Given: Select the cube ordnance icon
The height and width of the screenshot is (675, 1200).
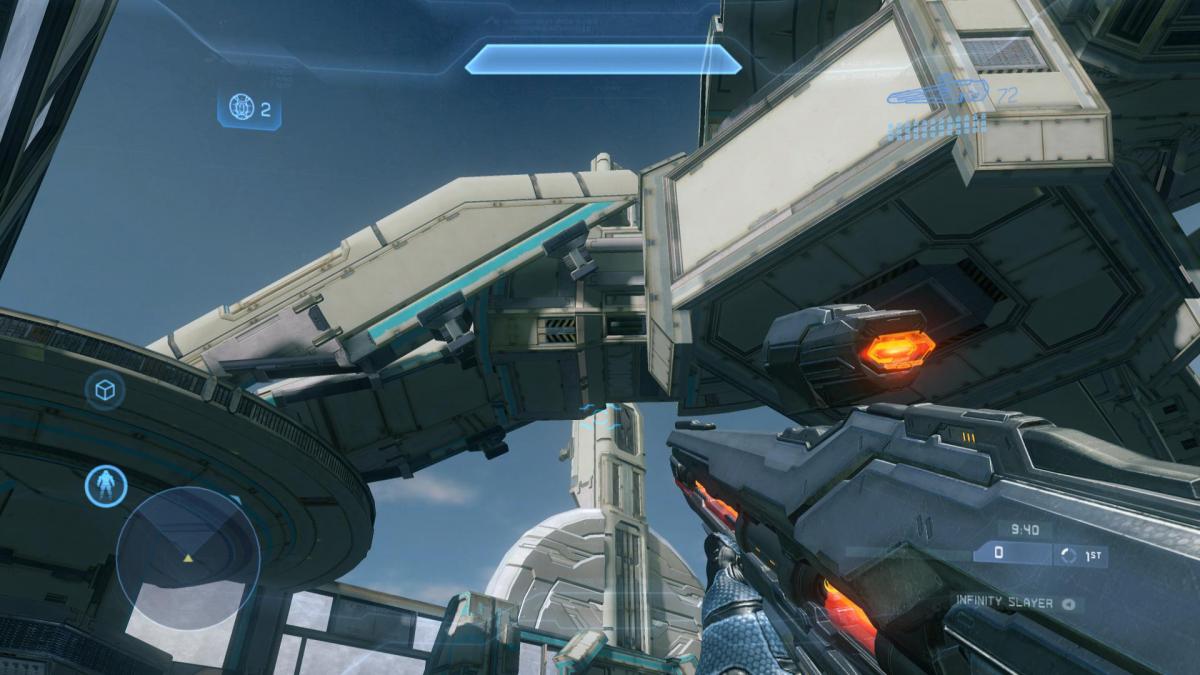Looking at the screenshot, I should [104, 390].
